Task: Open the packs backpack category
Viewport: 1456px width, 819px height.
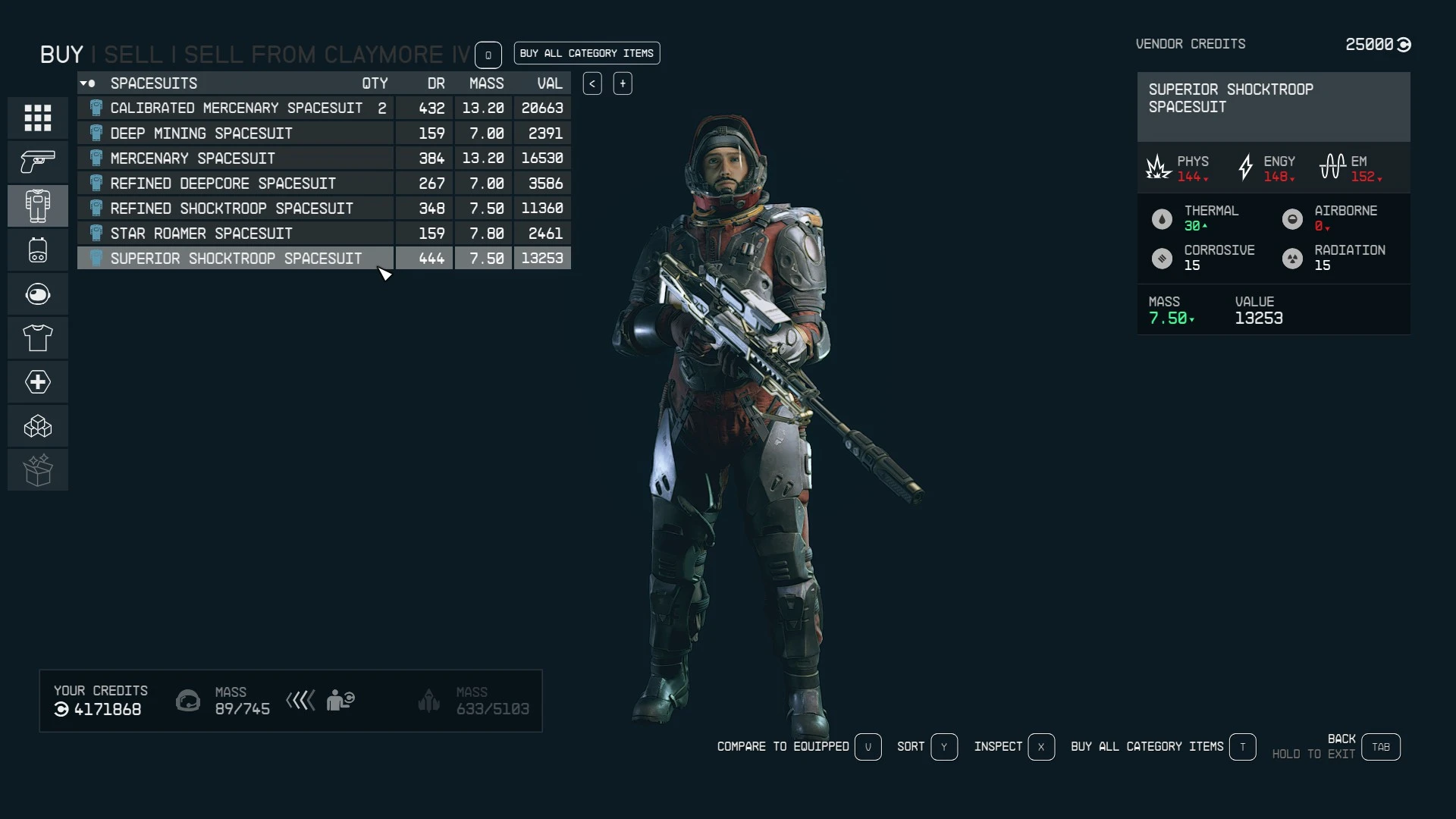Action: point(38,249)
